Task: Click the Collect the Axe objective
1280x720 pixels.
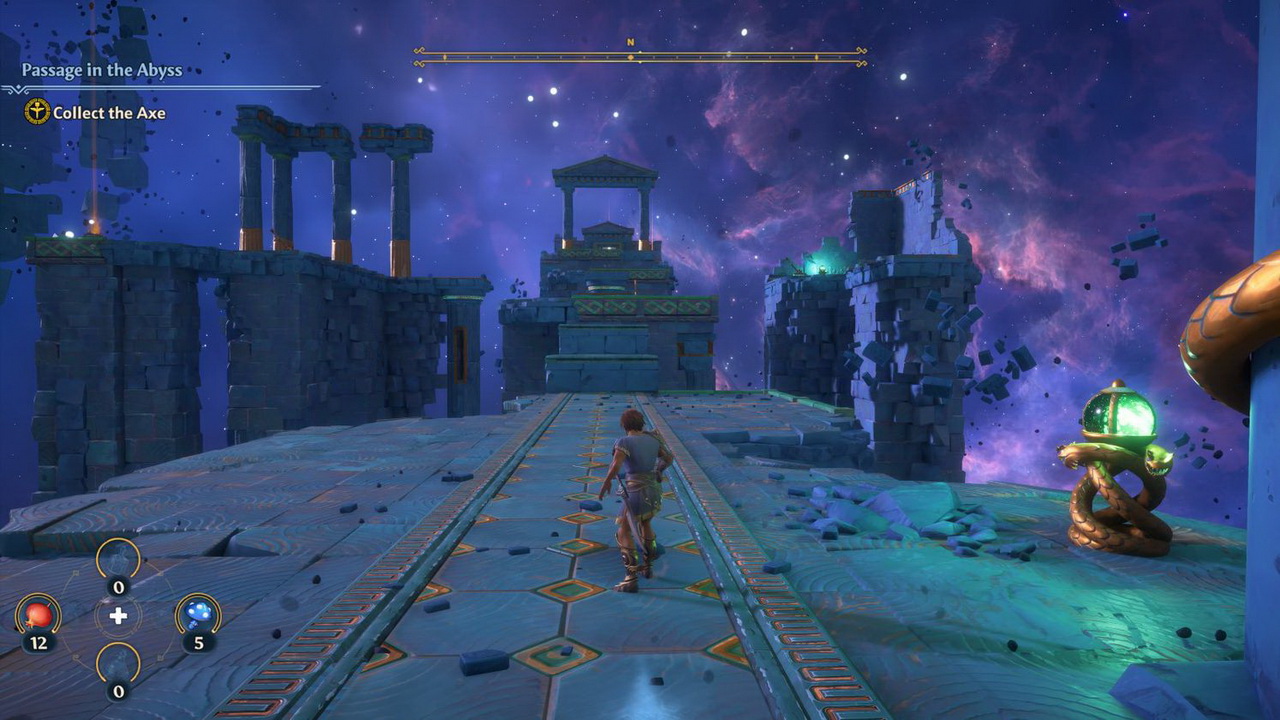Action: point(108,113)
